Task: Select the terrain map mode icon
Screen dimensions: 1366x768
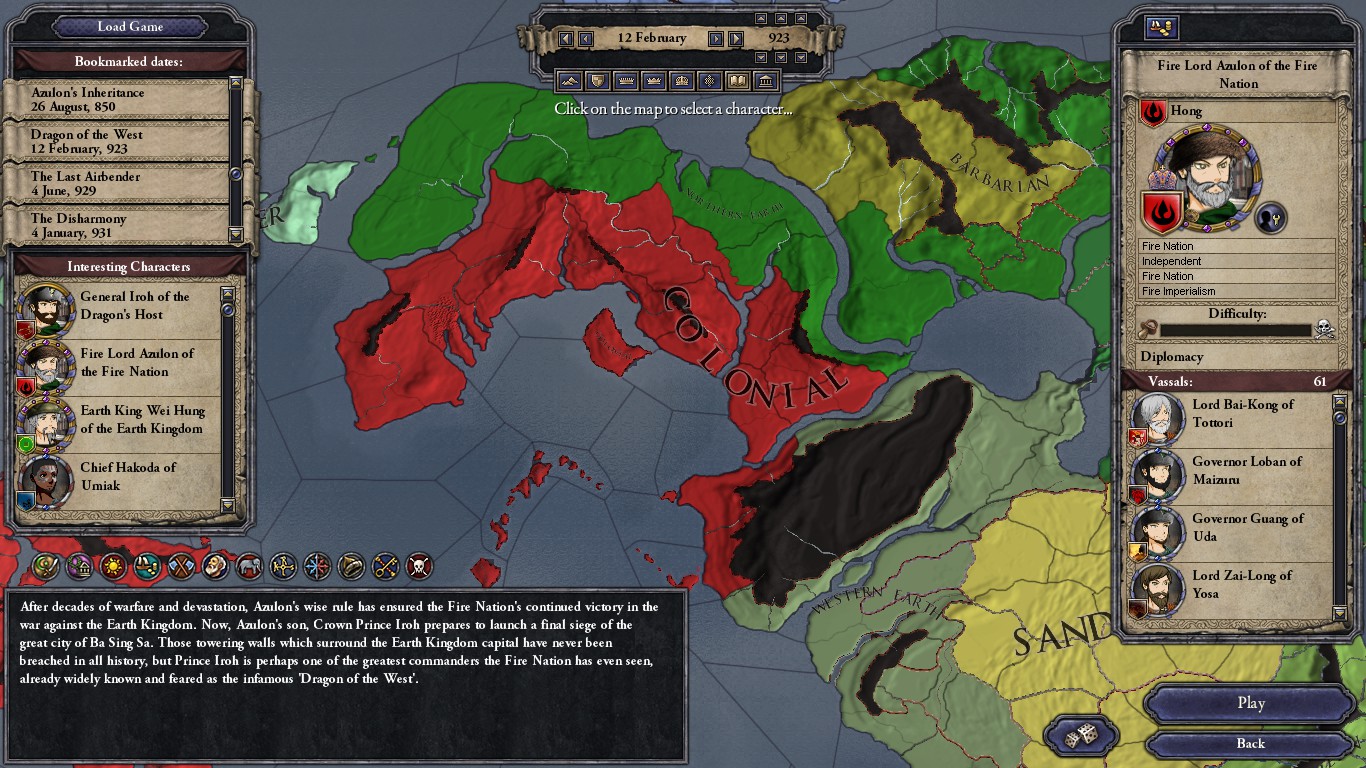Action: click(570, 81)
